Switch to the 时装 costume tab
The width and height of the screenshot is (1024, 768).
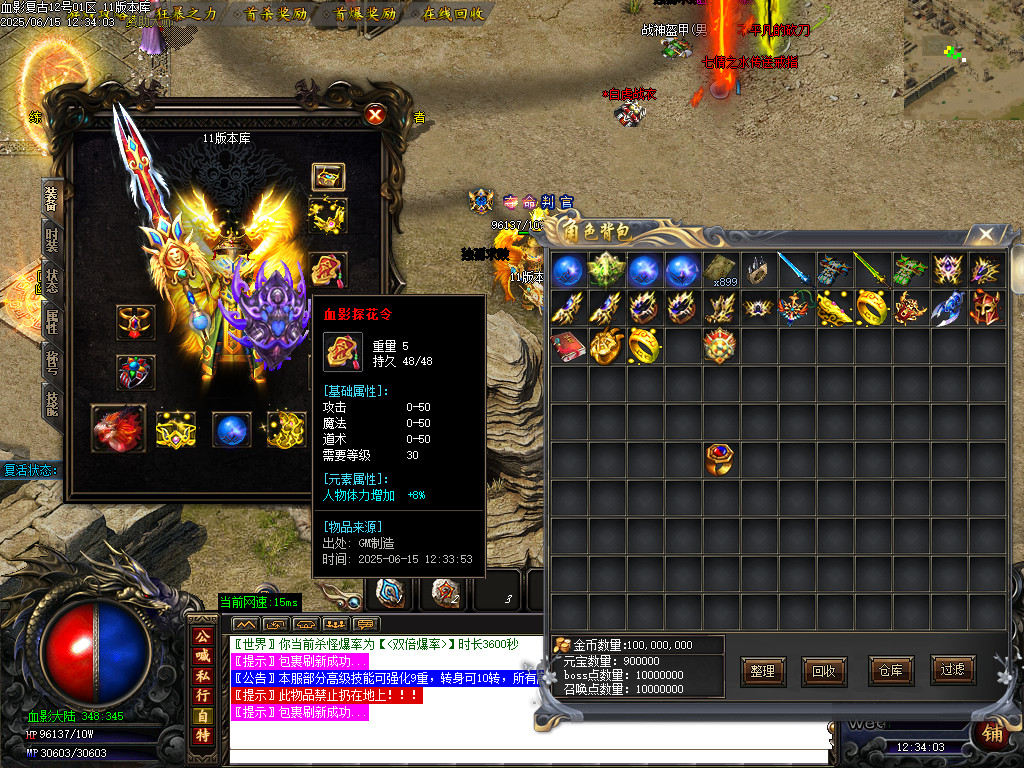click(52, 240)
